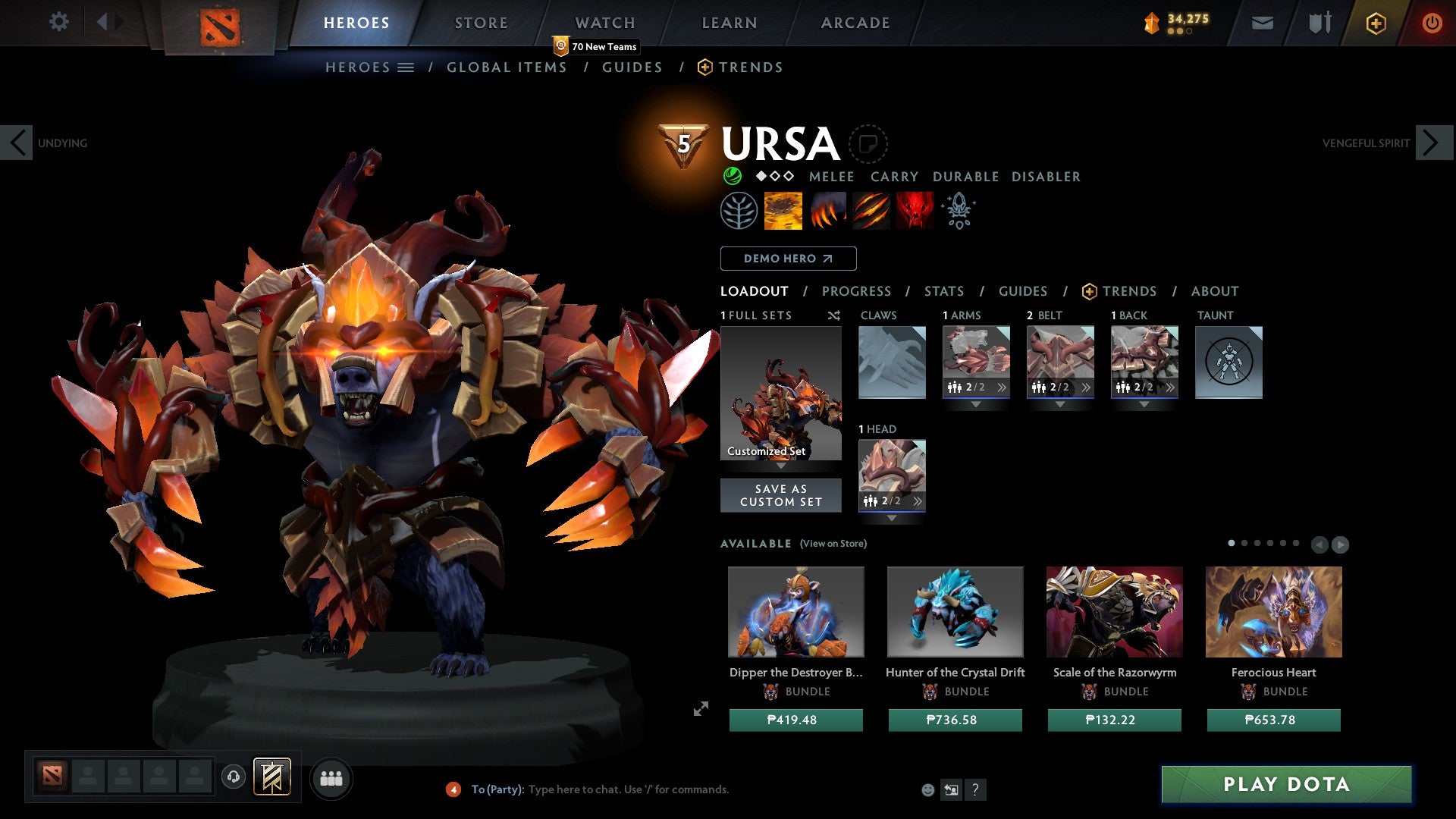The width and height of the screenshot is (1456, 819).
Task: Click the settings gear icon top left
Action: [x=58, y=21]
